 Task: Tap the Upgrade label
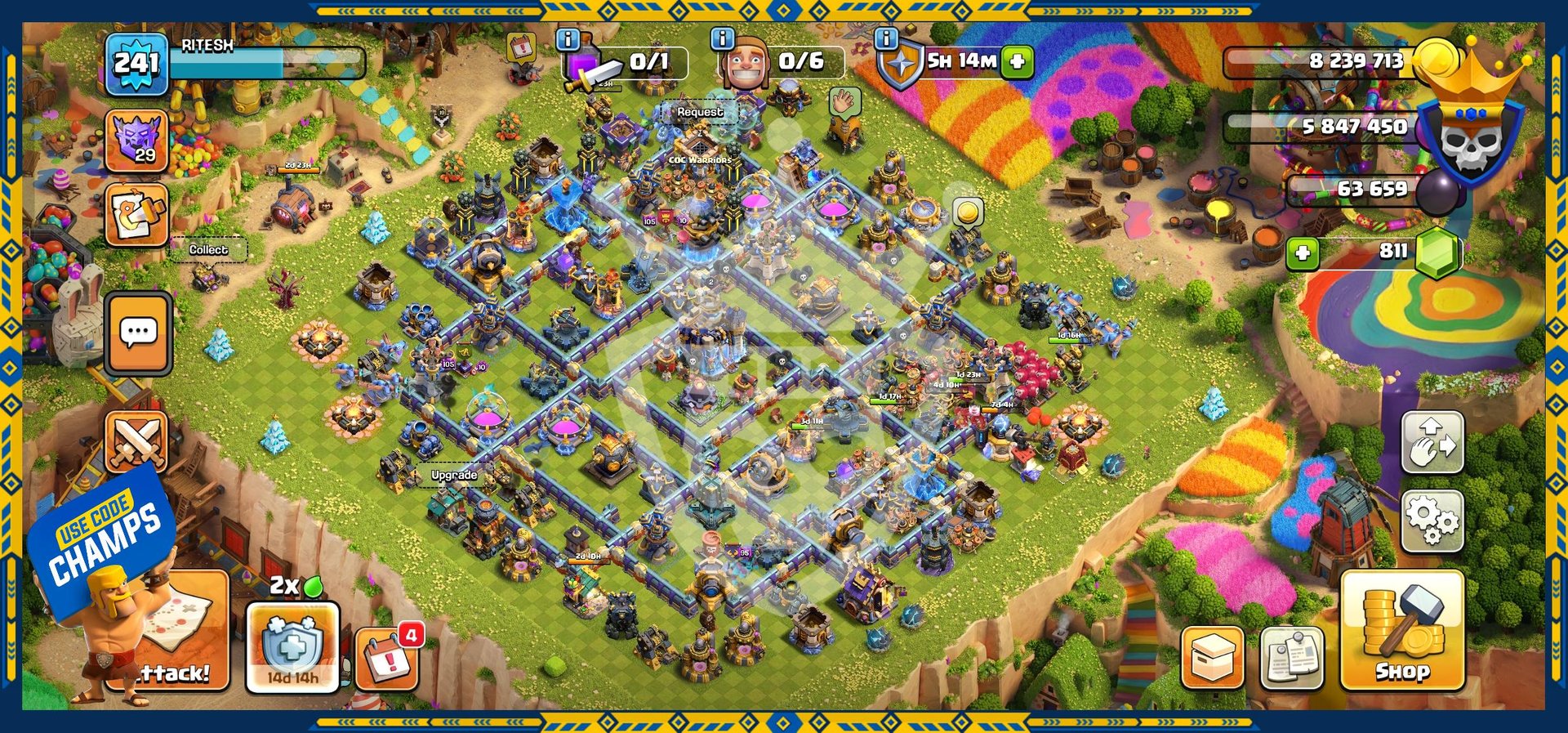tap(454, 475)
